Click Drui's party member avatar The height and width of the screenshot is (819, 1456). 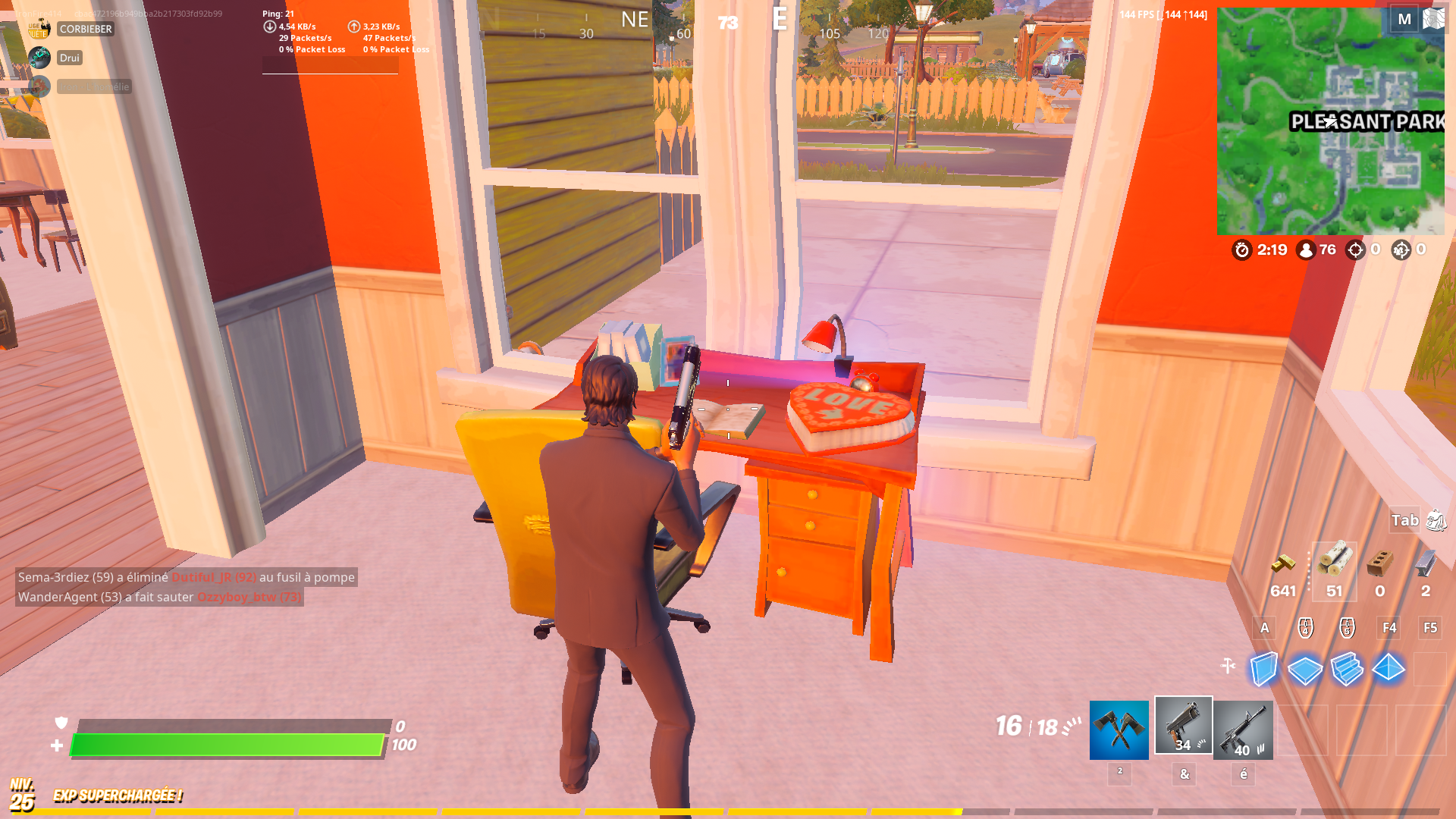39,58
